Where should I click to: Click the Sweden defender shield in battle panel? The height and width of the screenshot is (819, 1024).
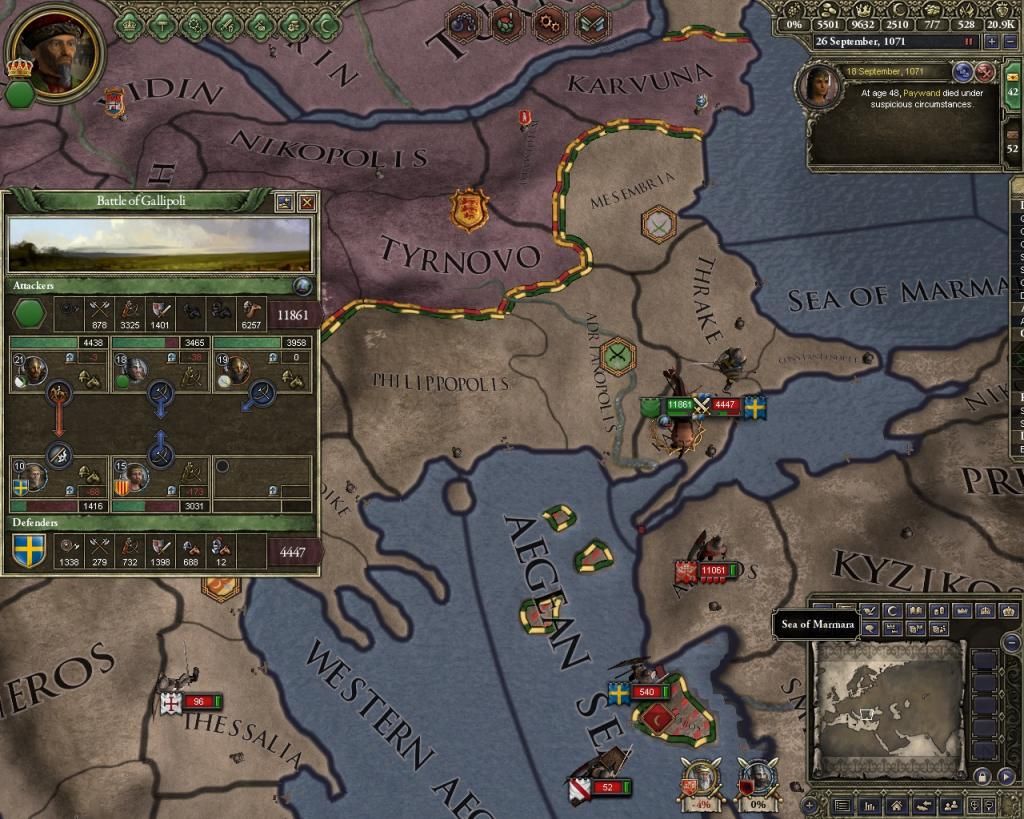[x=28, y=551]
